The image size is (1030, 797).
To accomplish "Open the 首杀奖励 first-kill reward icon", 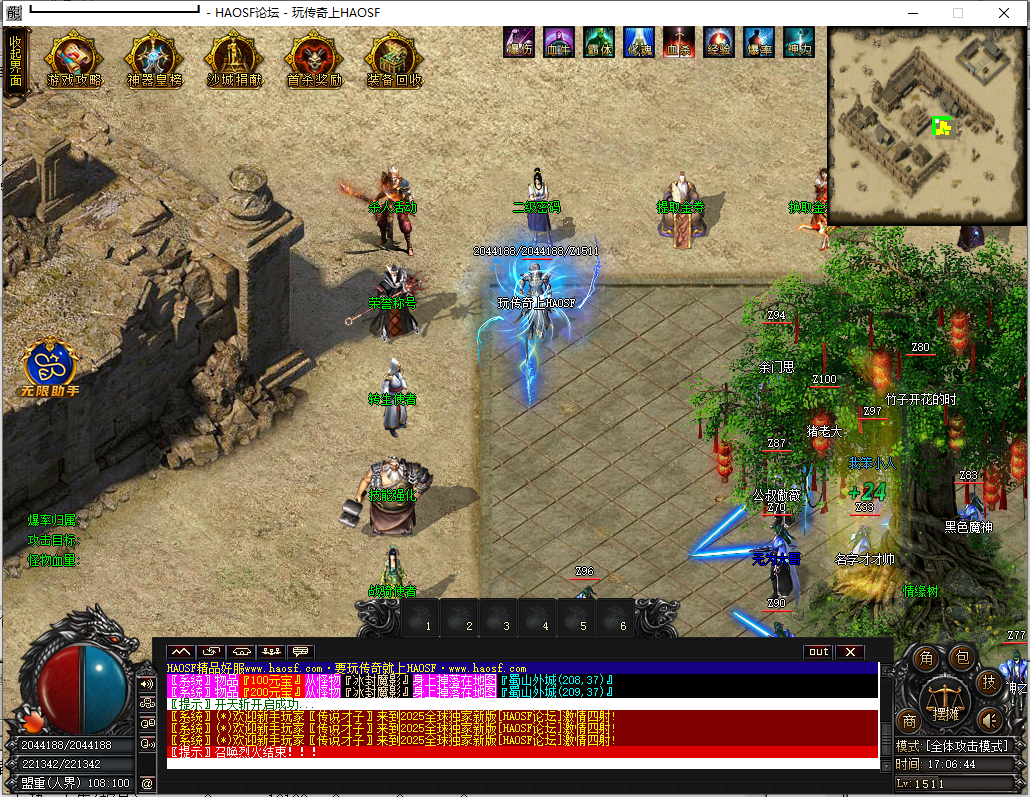I will [x=314, y=61].
